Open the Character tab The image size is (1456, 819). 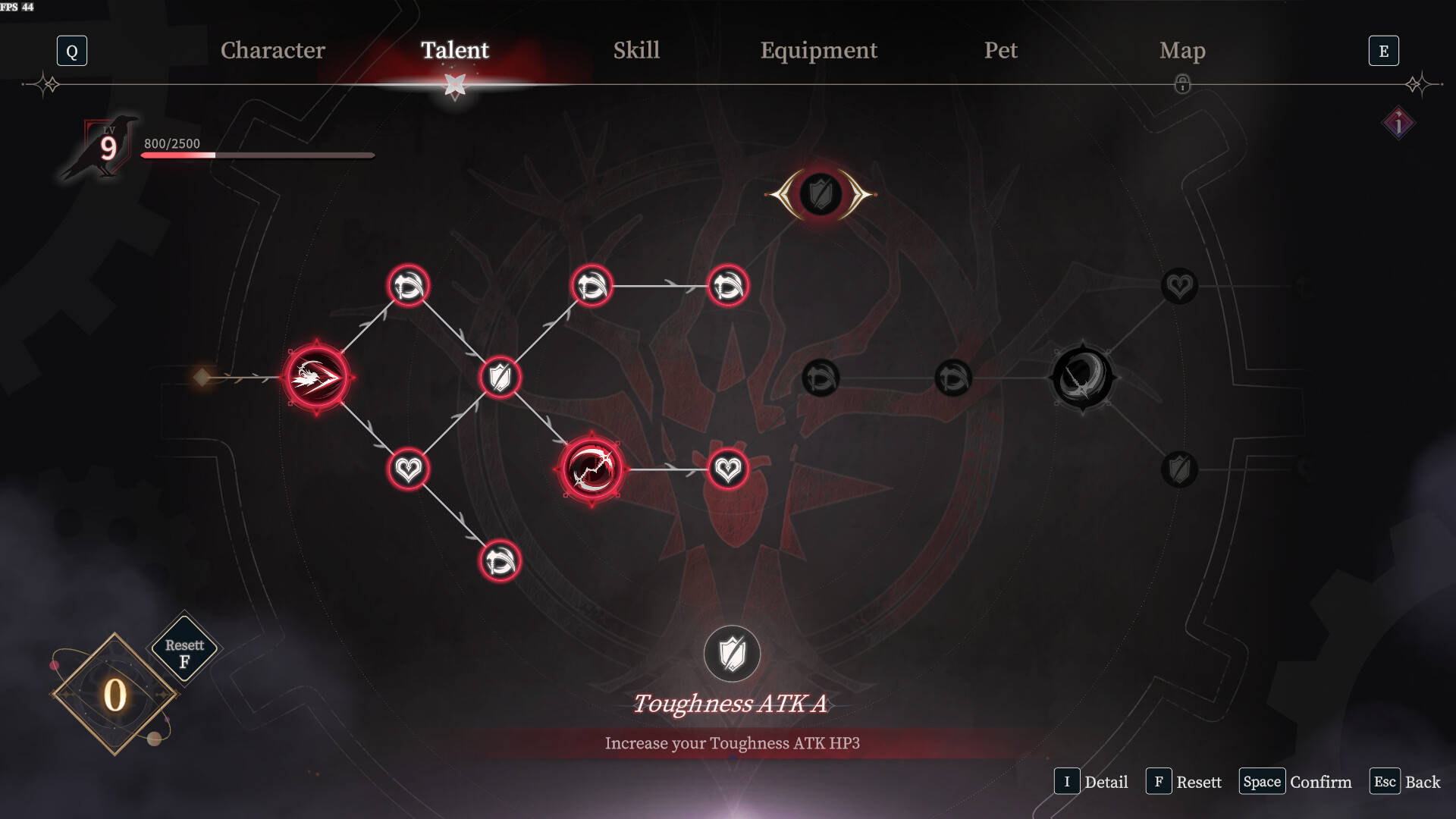(x=272, y=51)
